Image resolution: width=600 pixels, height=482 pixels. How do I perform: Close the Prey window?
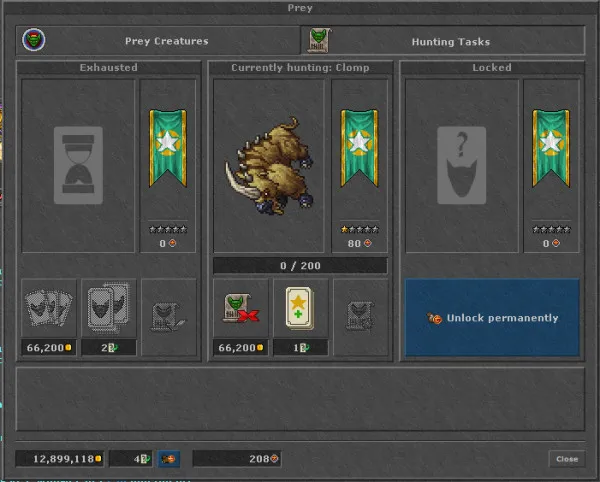coord(567,459)
